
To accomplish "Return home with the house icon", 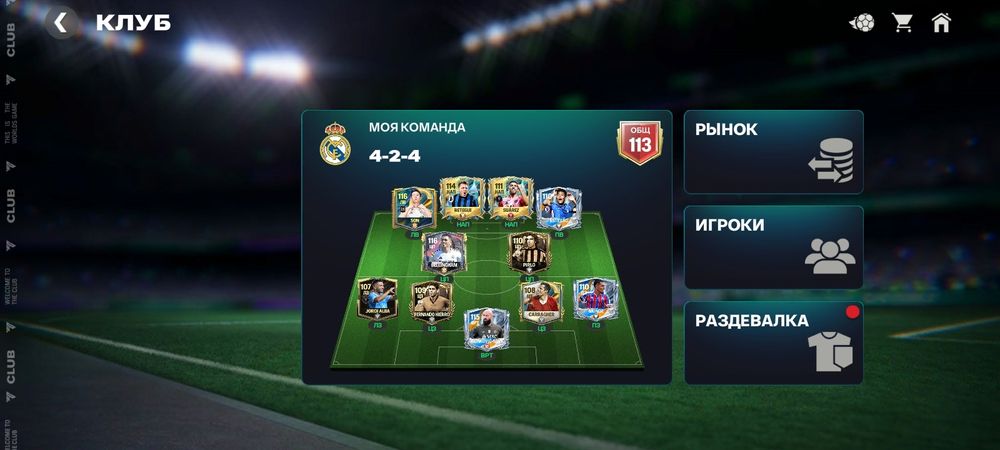I will [941, 23].
